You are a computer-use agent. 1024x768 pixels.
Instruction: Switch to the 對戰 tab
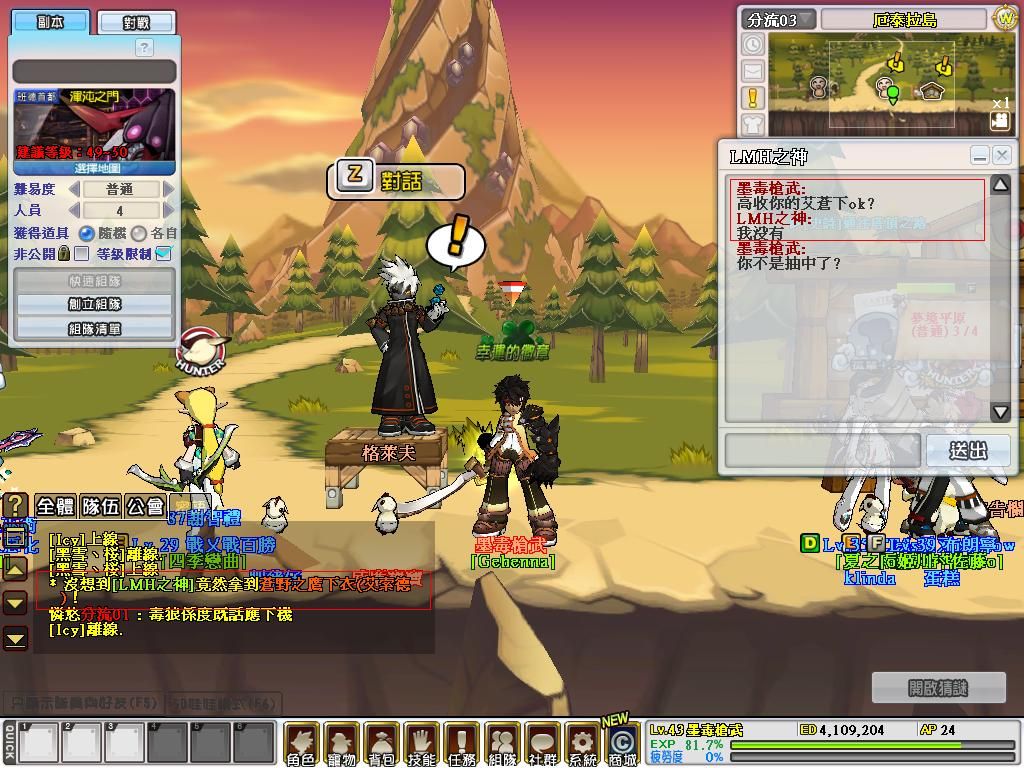pyautogui.click(x=136, y=22)
